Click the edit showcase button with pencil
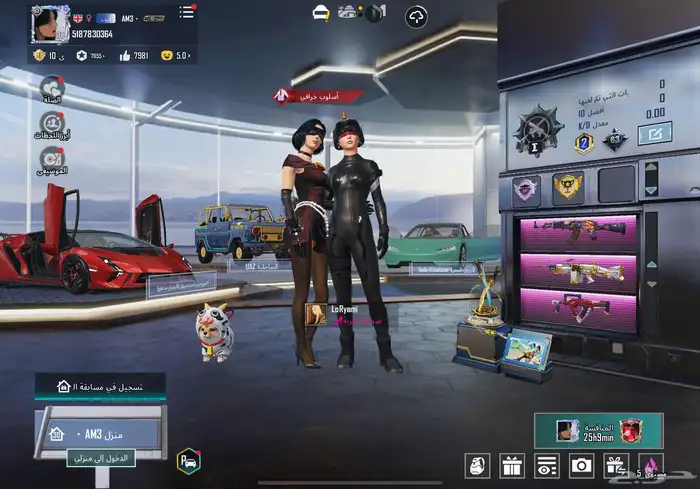The image size is (700, 489). (655, 133)
